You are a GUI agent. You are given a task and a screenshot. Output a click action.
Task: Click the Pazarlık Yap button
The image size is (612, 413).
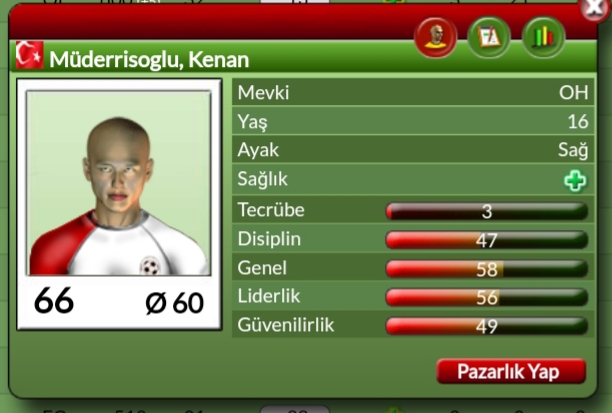pyautogui.click(x=511, y=371)
